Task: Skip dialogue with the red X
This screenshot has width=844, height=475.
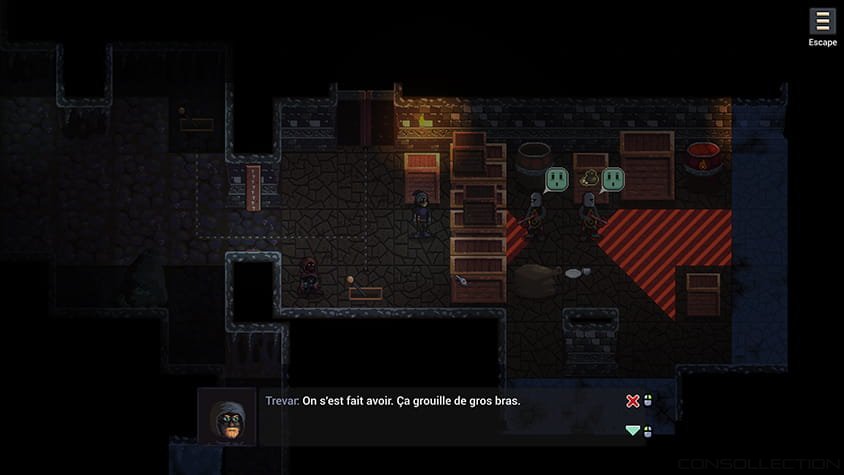Action: (x=632, y=401)
